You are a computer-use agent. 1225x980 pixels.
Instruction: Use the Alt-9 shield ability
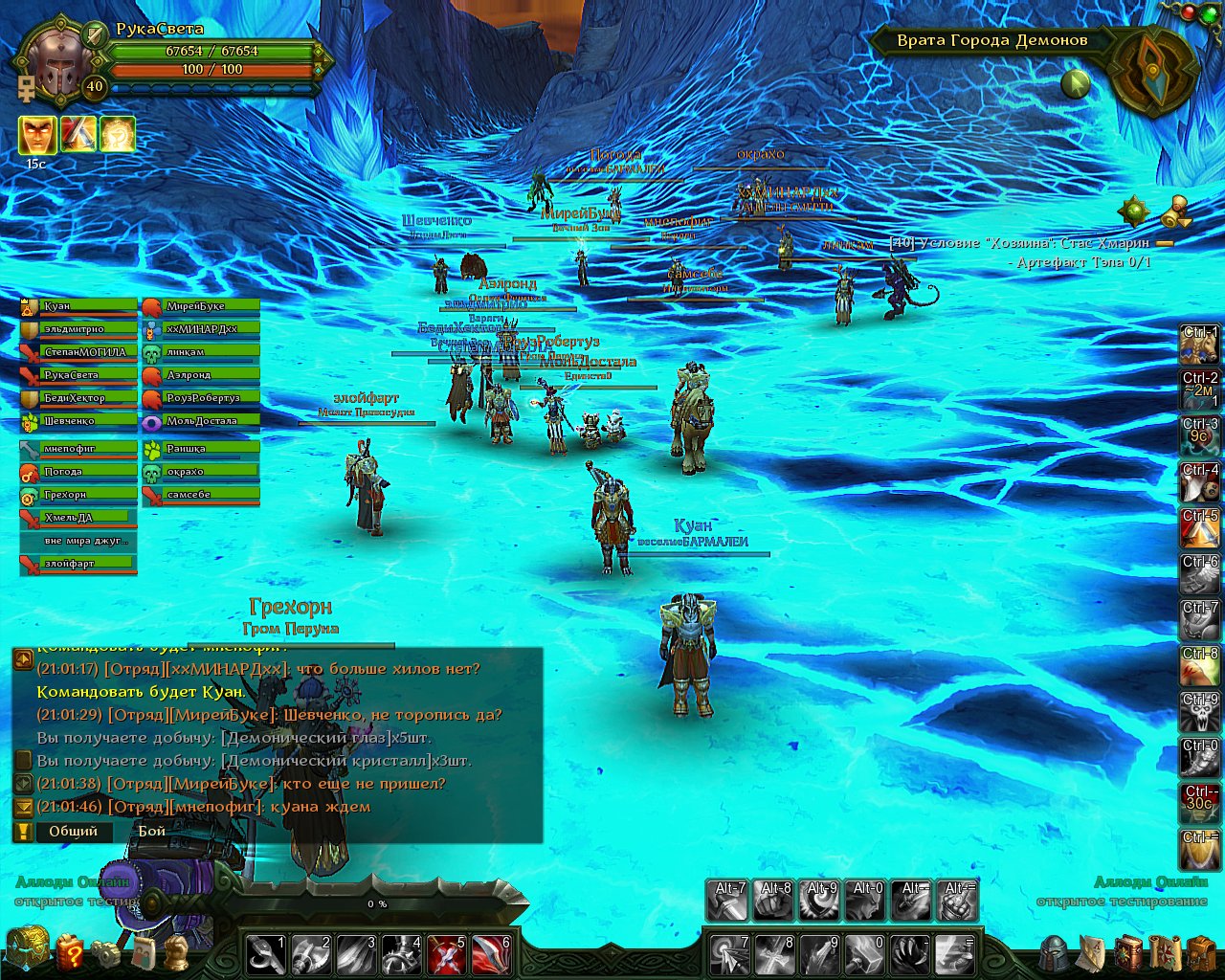820,901
